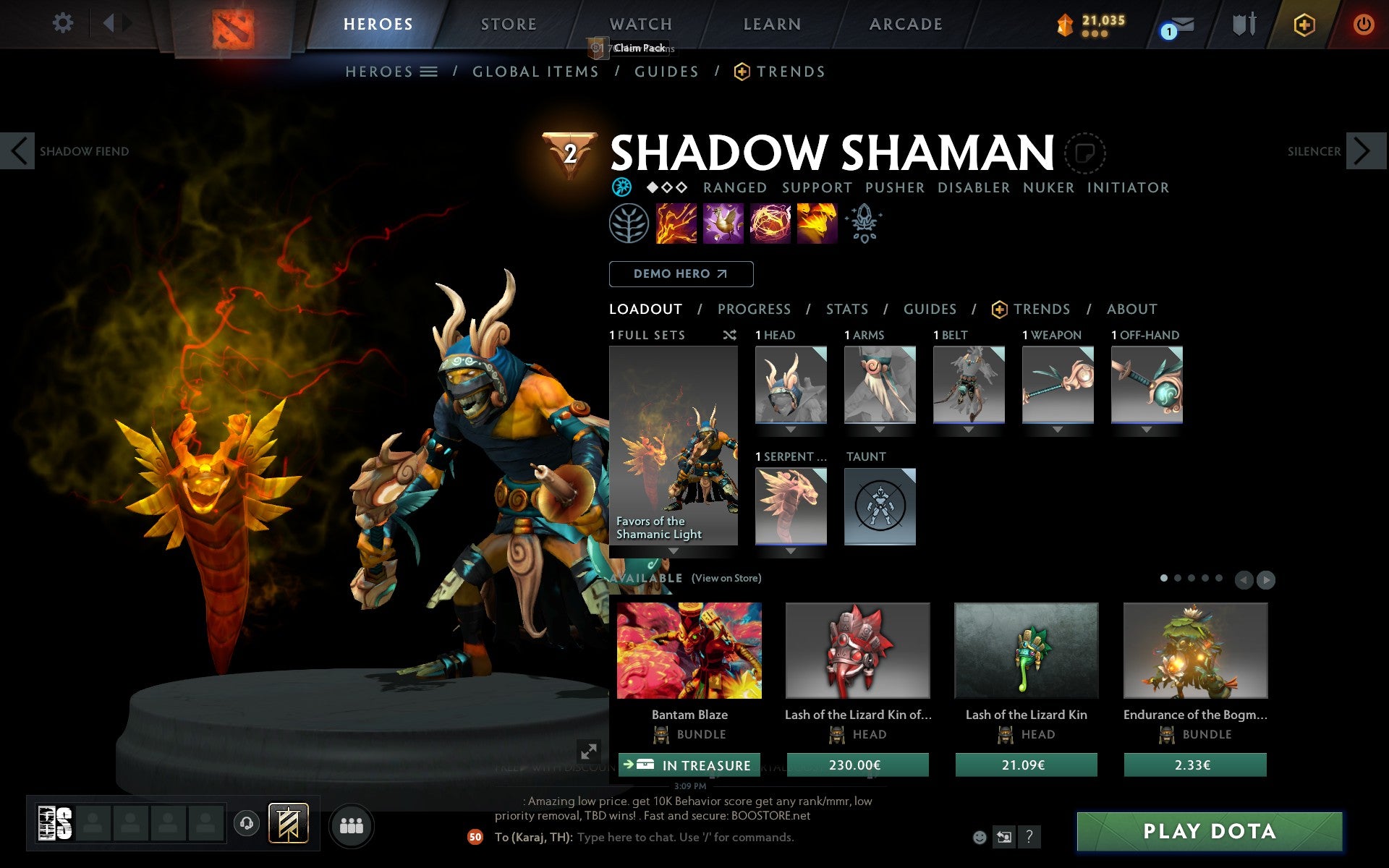This screenshot has height=868, width=1389.
Task: Shuffle full sets with the crossed-arrows toggle
Action: coord(729,335)
